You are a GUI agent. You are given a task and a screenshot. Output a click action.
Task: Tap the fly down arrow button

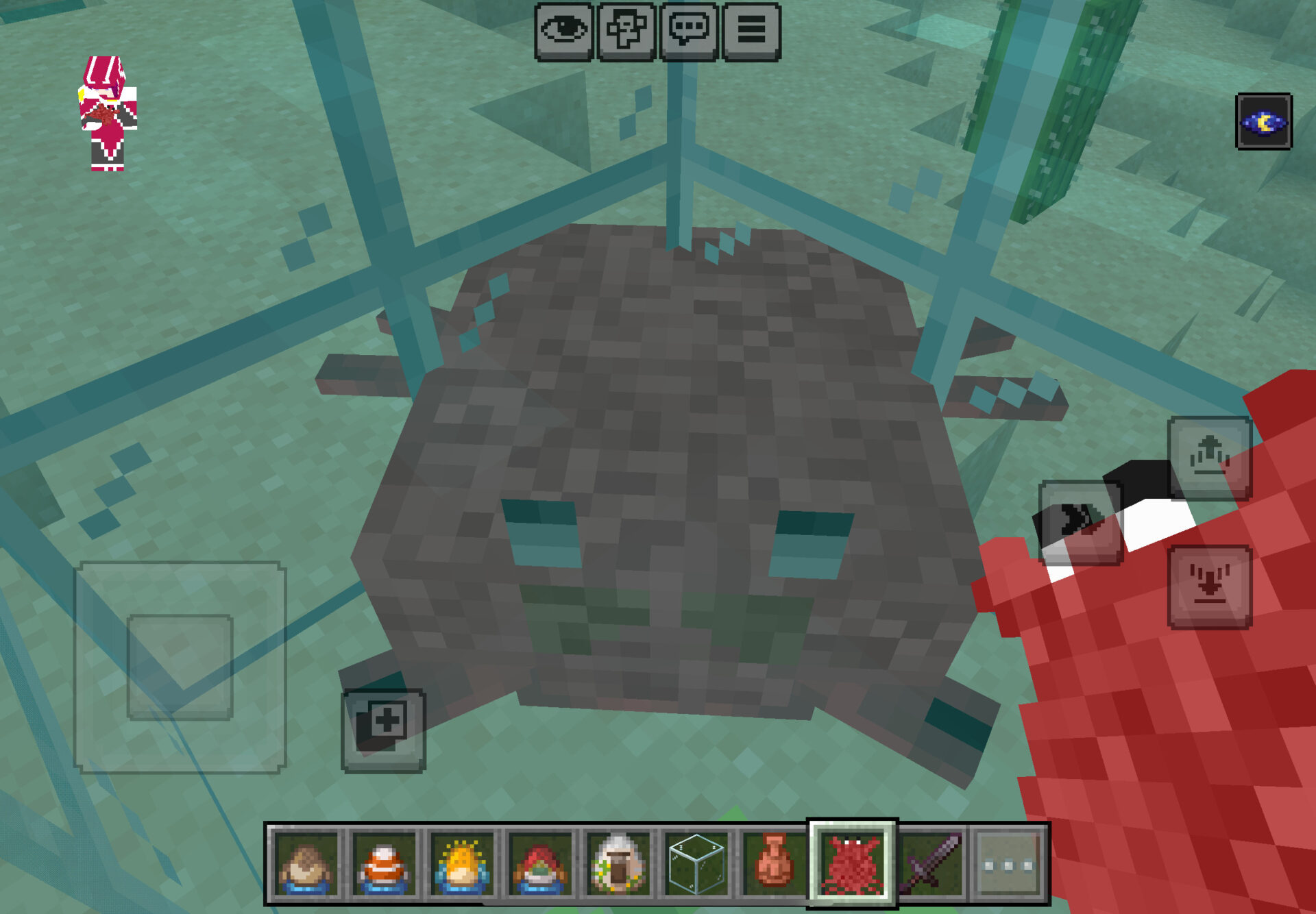(x=1210, y=586)
